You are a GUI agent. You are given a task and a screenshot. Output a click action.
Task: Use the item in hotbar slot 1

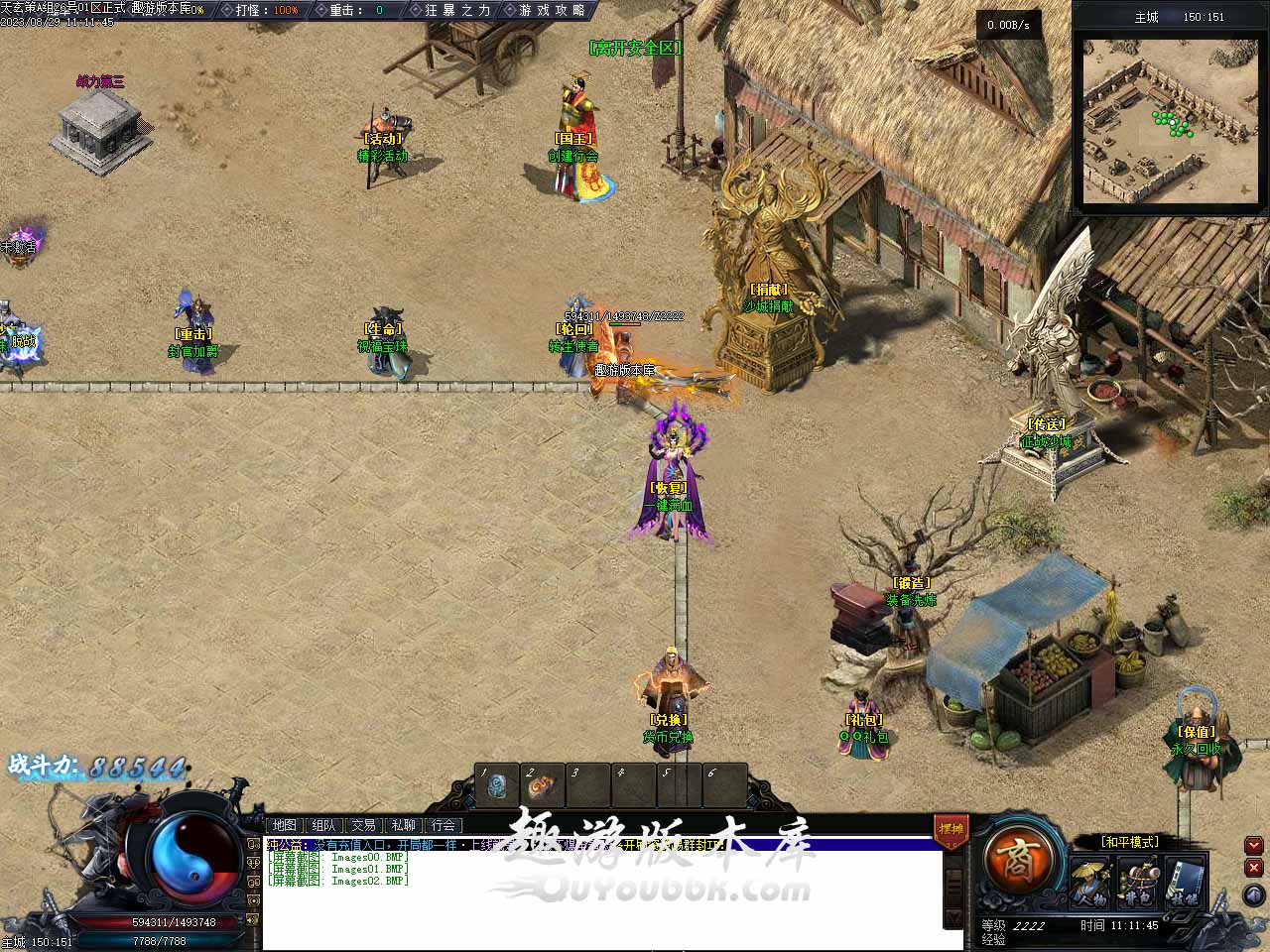[x=497, y=785]
